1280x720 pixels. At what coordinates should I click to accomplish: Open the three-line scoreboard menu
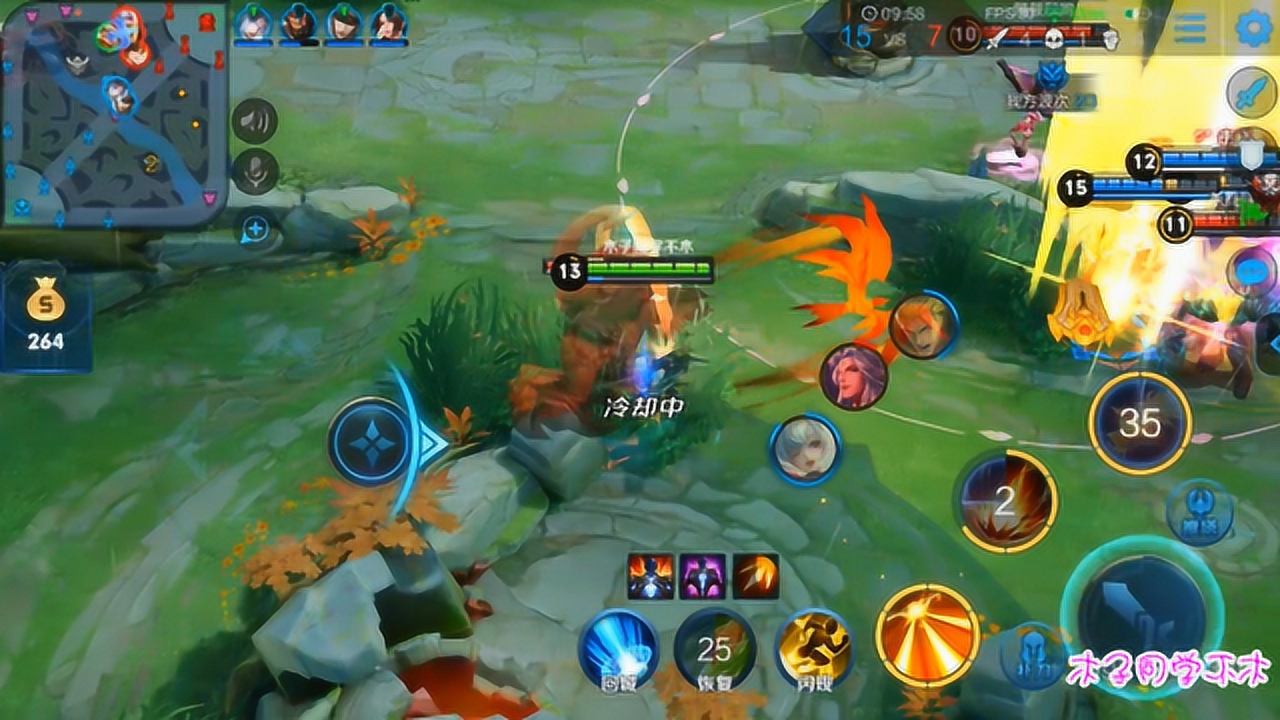pyautogui.click(x=1190, y=28)
